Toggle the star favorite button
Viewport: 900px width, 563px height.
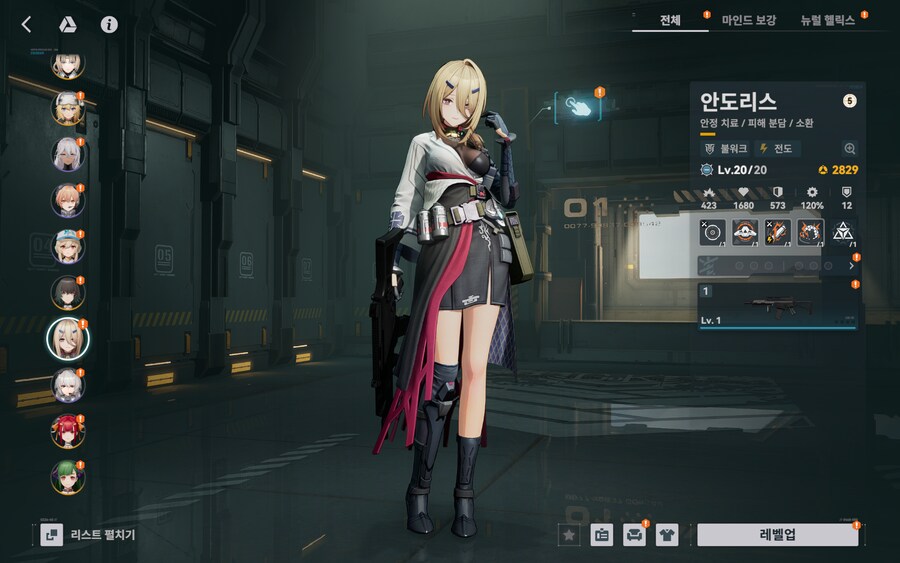(569, 534)
